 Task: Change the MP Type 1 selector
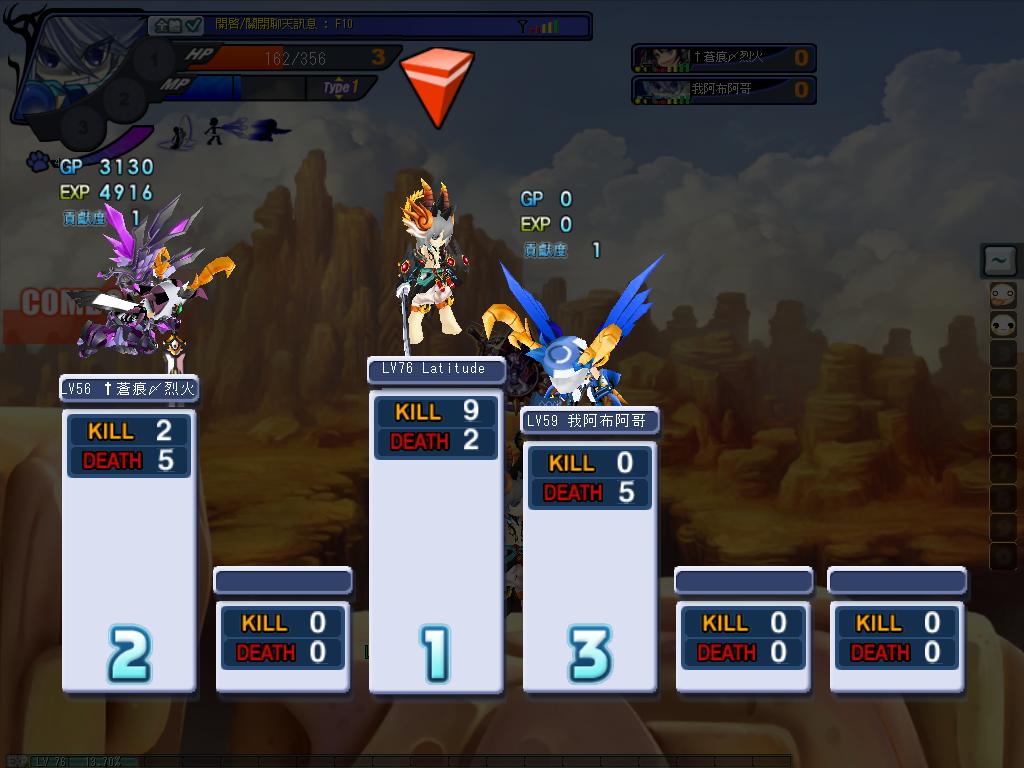click(340, 88)
